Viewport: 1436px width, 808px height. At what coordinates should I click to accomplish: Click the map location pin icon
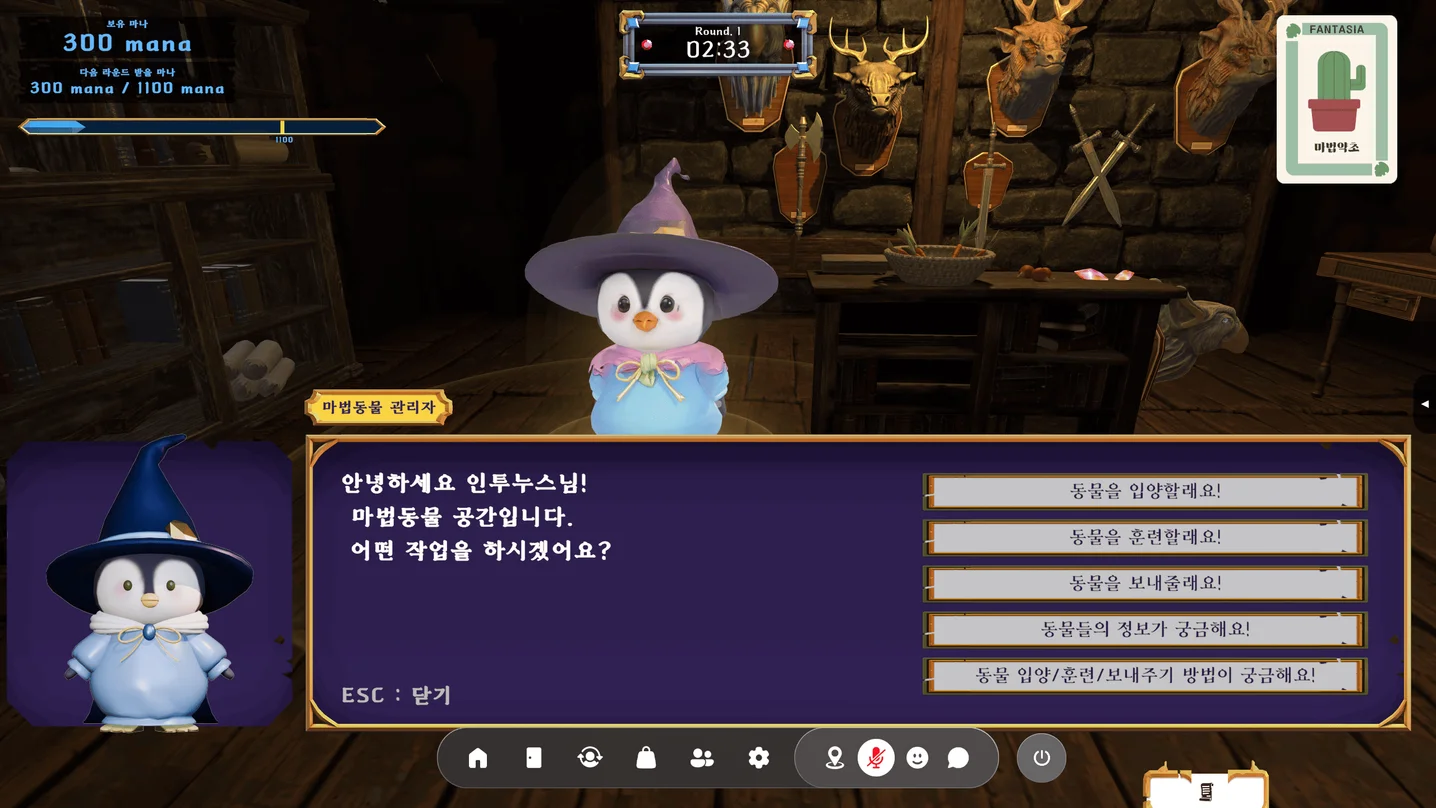pos(834,758)
